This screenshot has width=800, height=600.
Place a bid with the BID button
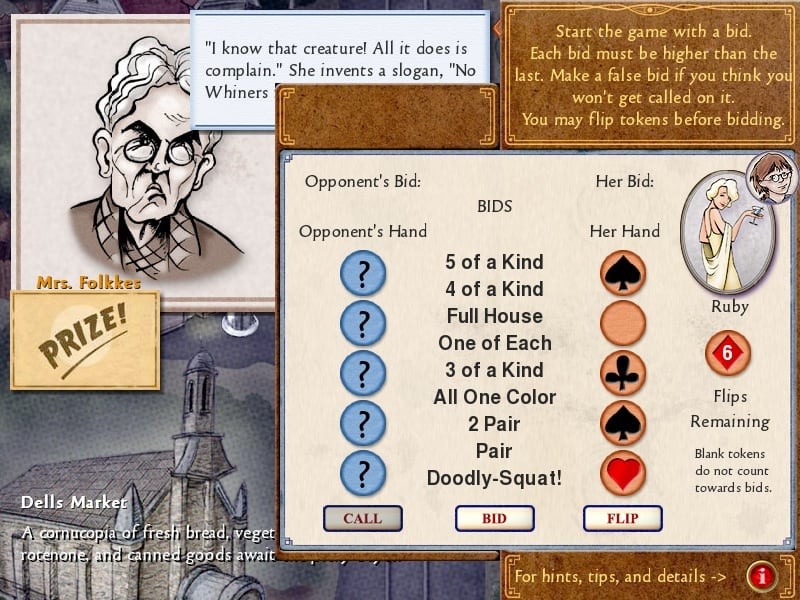(x=494, y=518)
